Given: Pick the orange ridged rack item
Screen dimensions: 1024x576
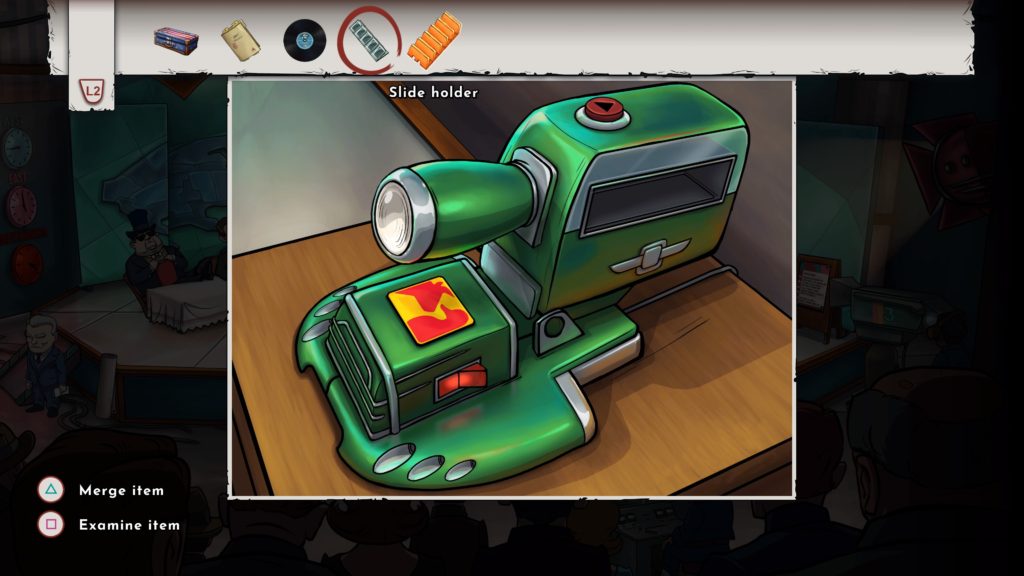Looking at the screenshot, I should 433,40.
